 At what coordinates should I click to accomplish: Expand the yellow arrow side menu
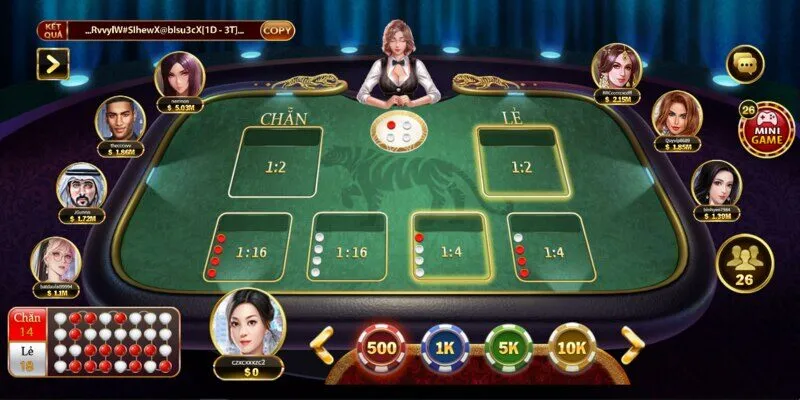52,64
